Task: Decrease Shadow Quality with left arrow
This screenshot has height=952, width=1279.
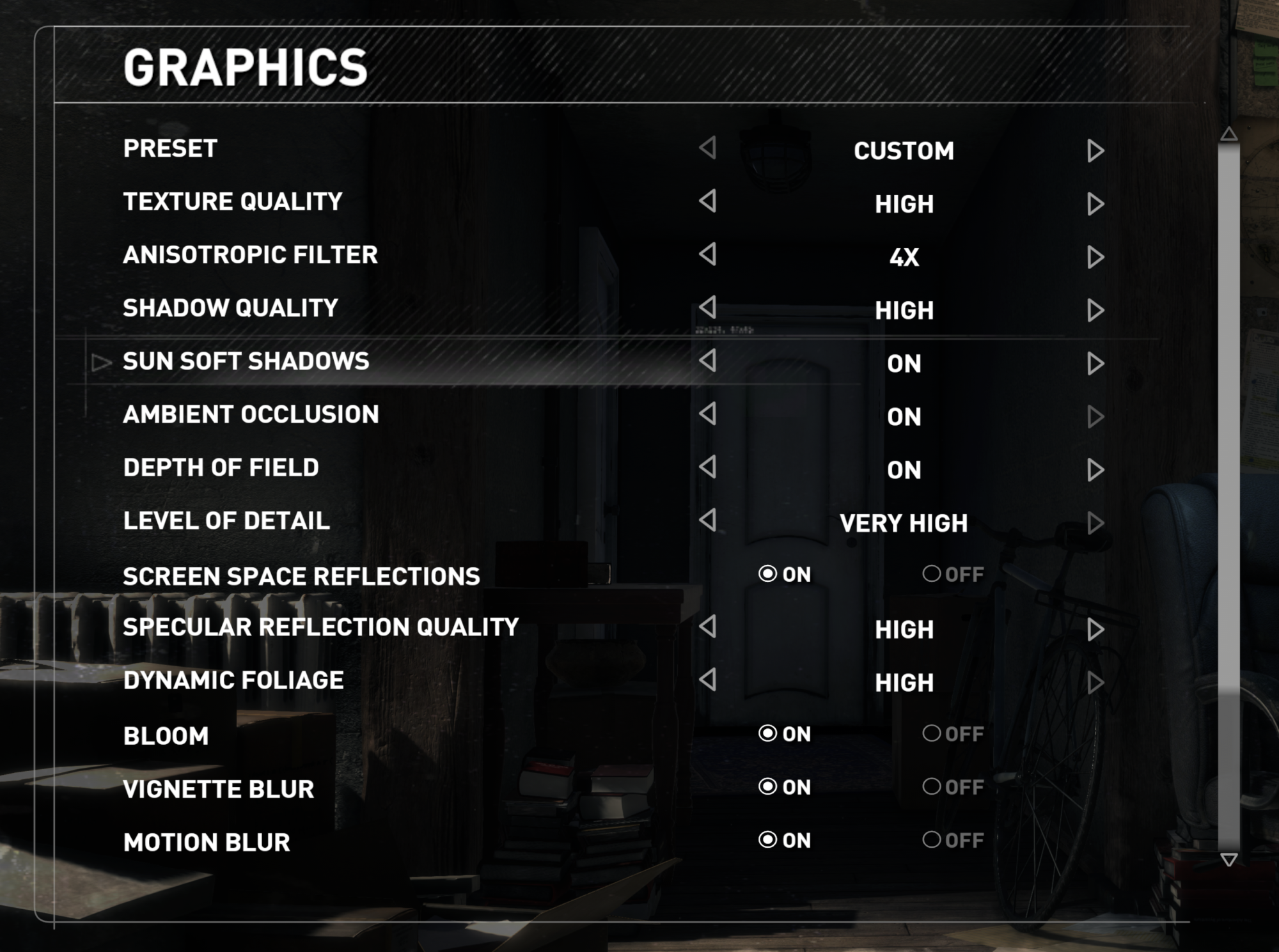Action: (x=707, y=308)
